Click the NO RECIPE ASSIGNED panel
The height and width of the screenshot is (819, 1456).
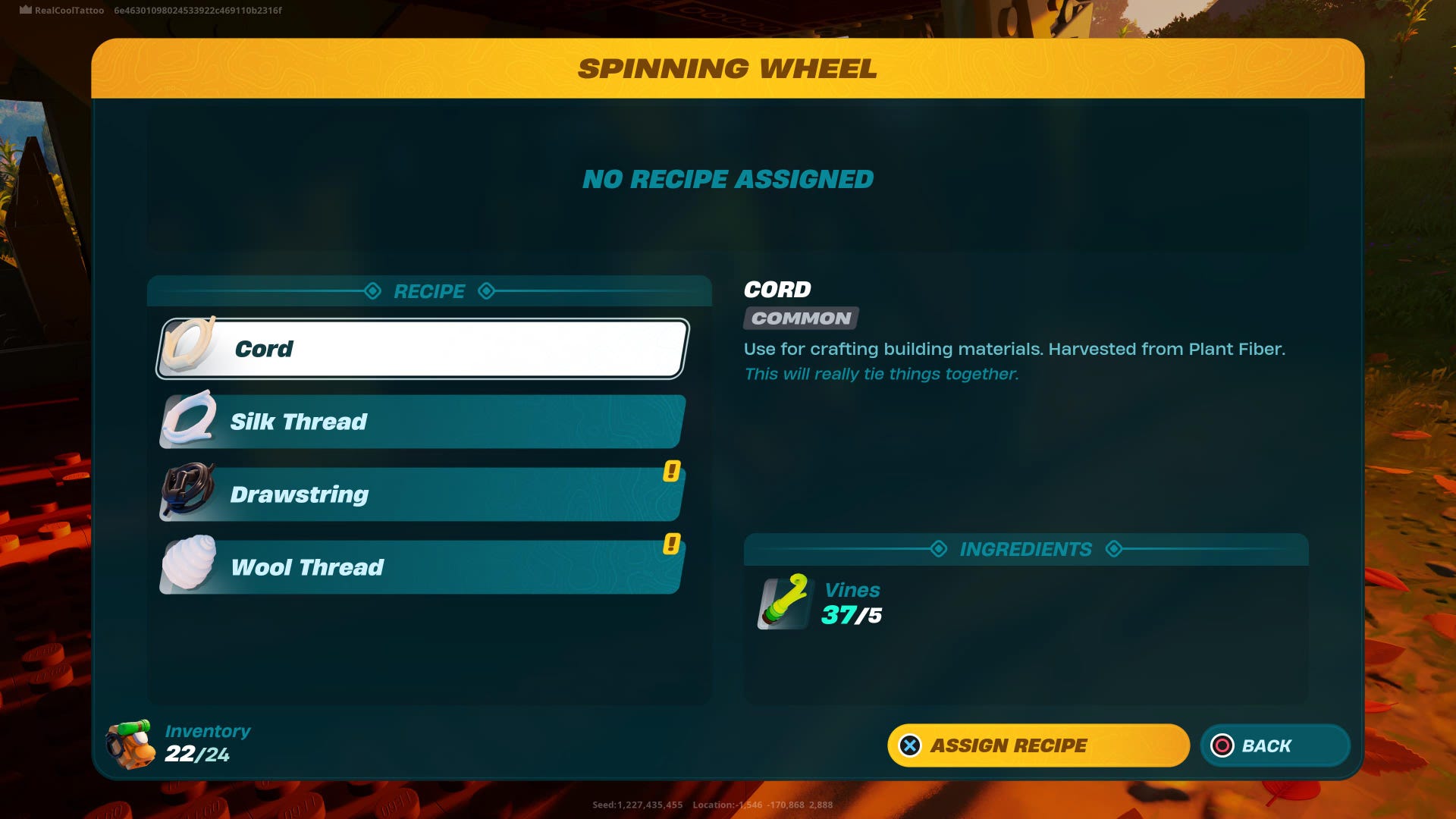click(x=726, y=179)
